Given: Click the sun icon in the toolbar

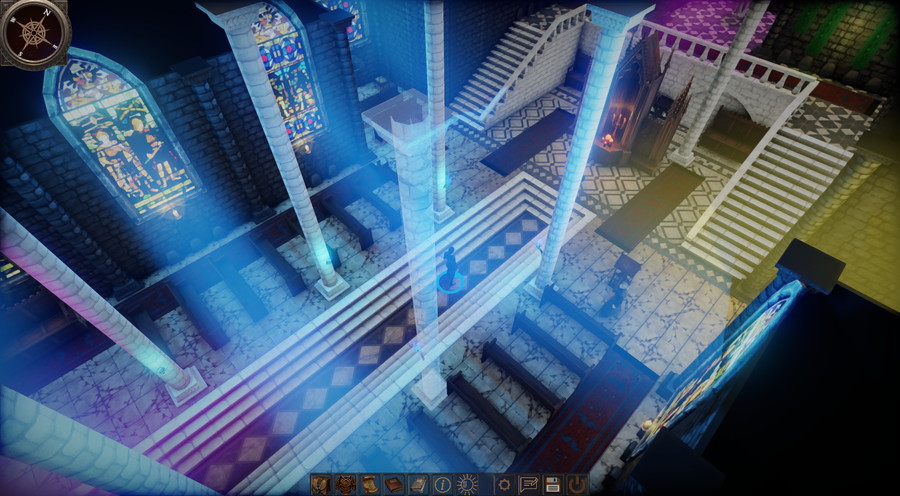Looking at the screenshot, I should click(x=466, y=484).
